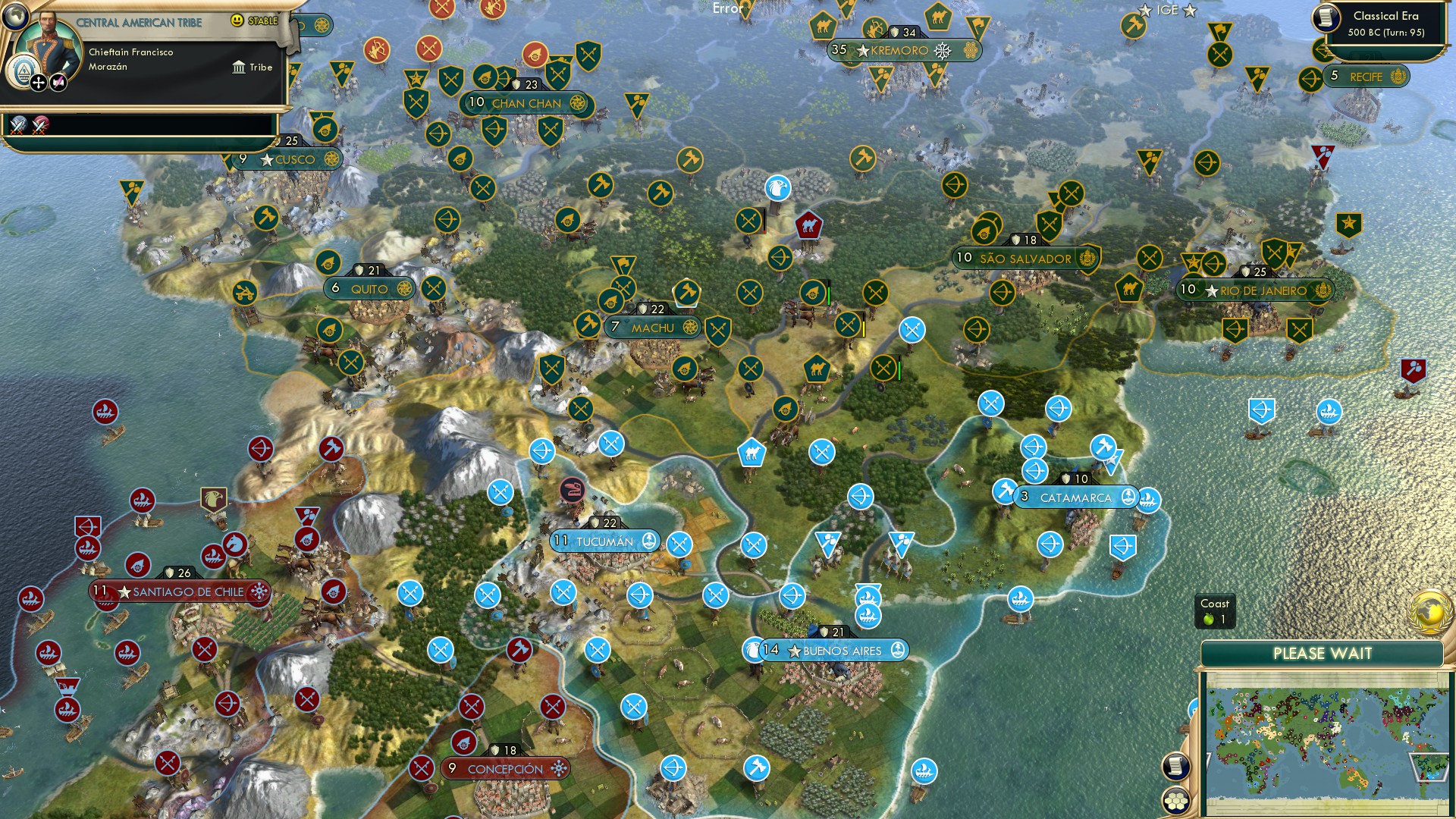The width and height of the screenshot is (1456, 819).
Task: Open the notification scroll icon beside the minimap
Action: [x=1174, y=766]
